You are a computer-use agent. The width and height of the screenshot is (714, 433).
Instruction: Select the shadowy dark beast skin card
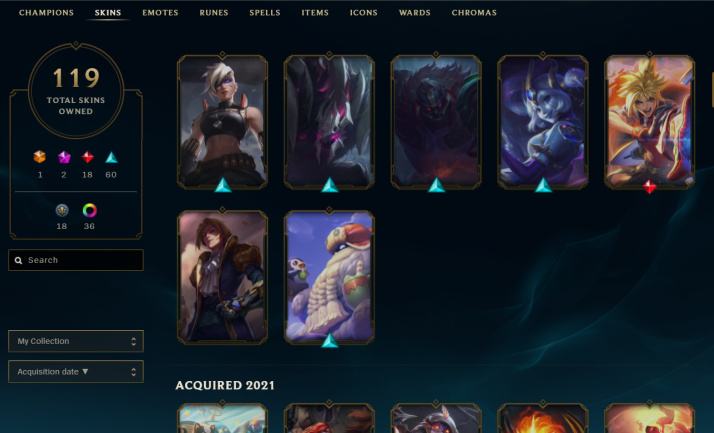click(436, 121)
